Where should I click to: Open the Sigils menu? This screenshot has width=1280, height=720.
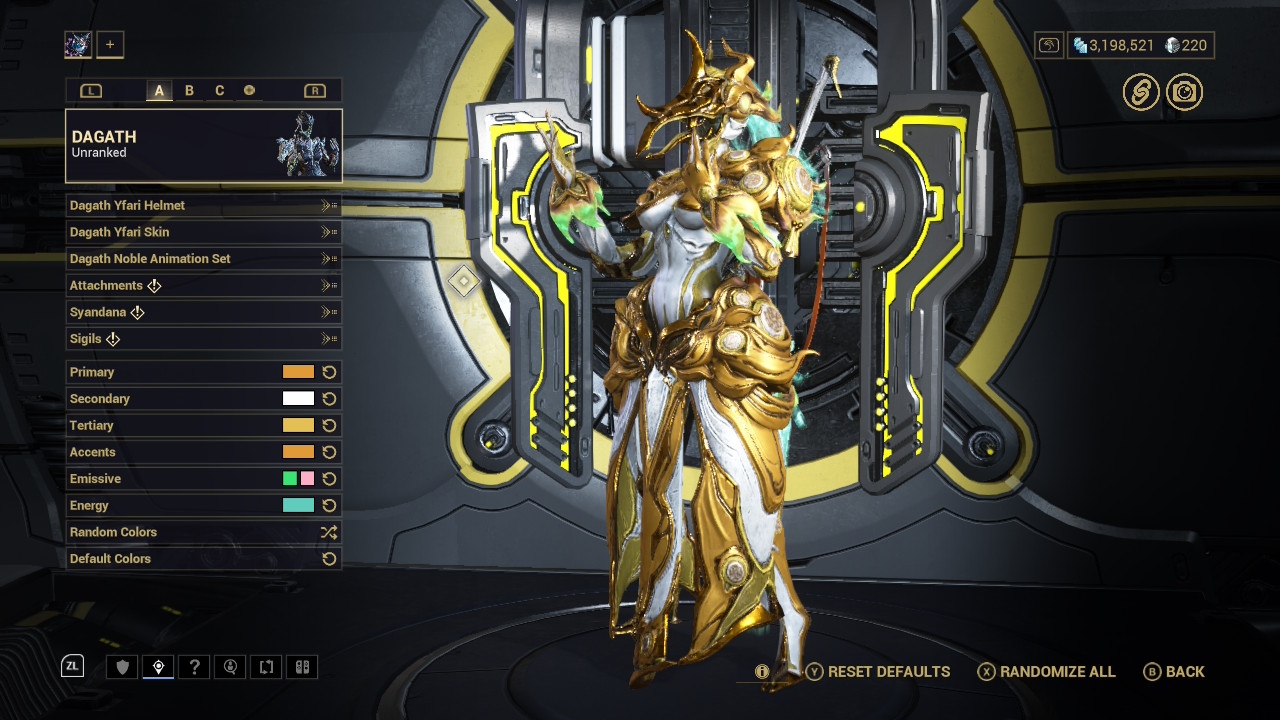pyautogui.click(x=203, y=339)
